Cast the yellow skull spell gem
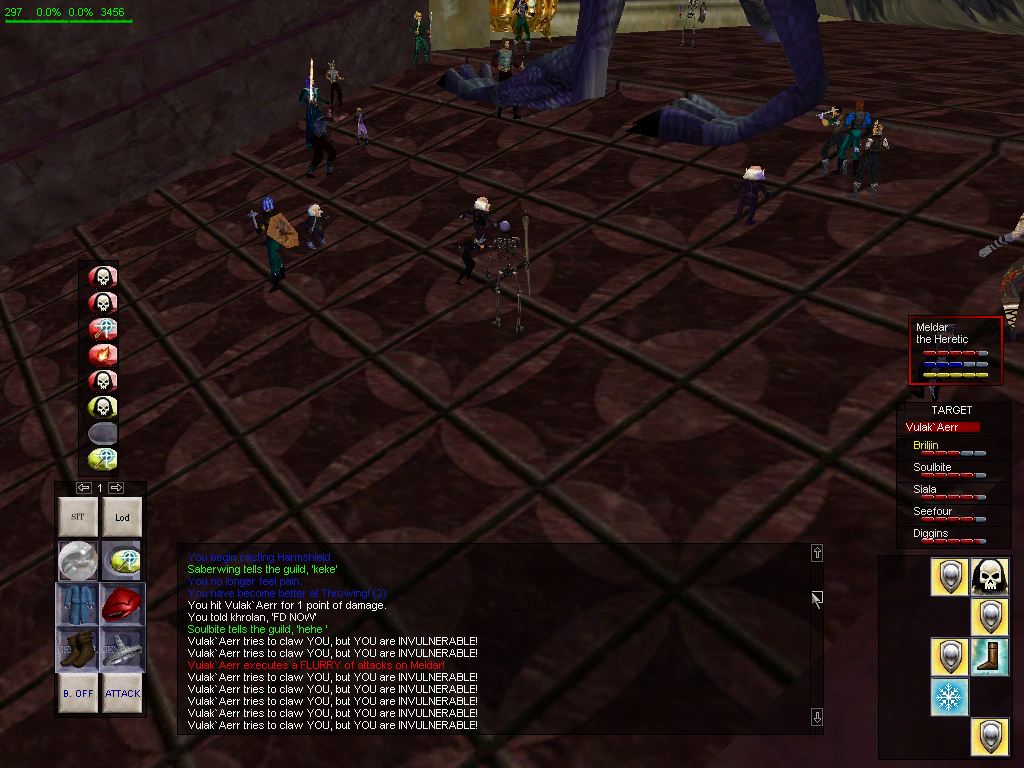The height and width of the screenshot is (768, 1024). 103,406
